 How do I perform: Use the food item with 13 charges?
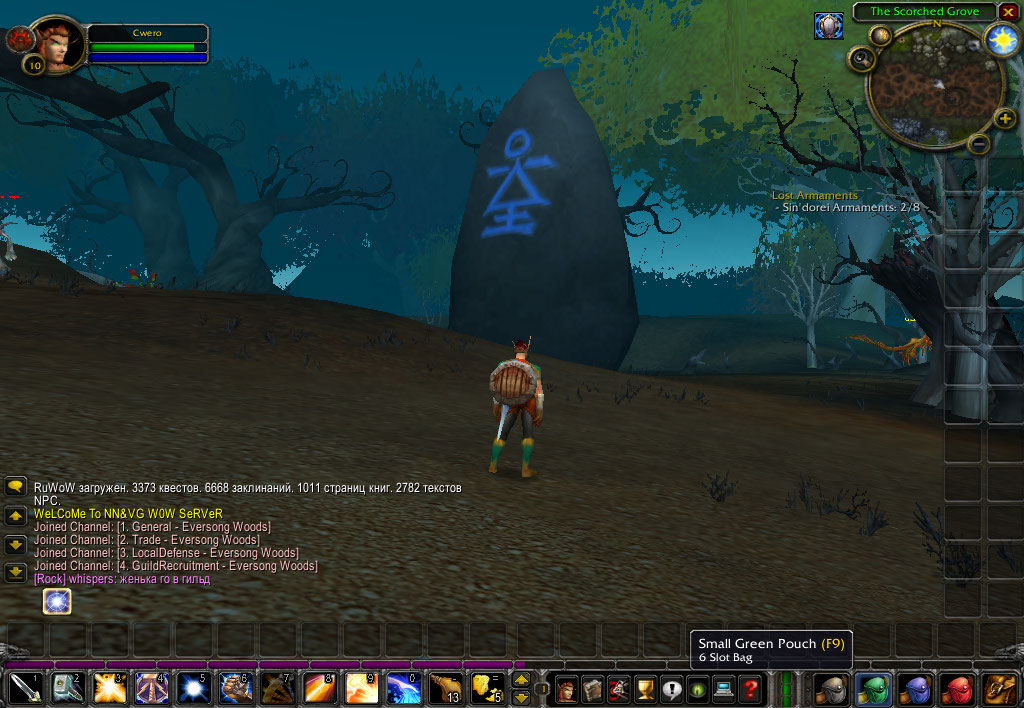(445, 688)
